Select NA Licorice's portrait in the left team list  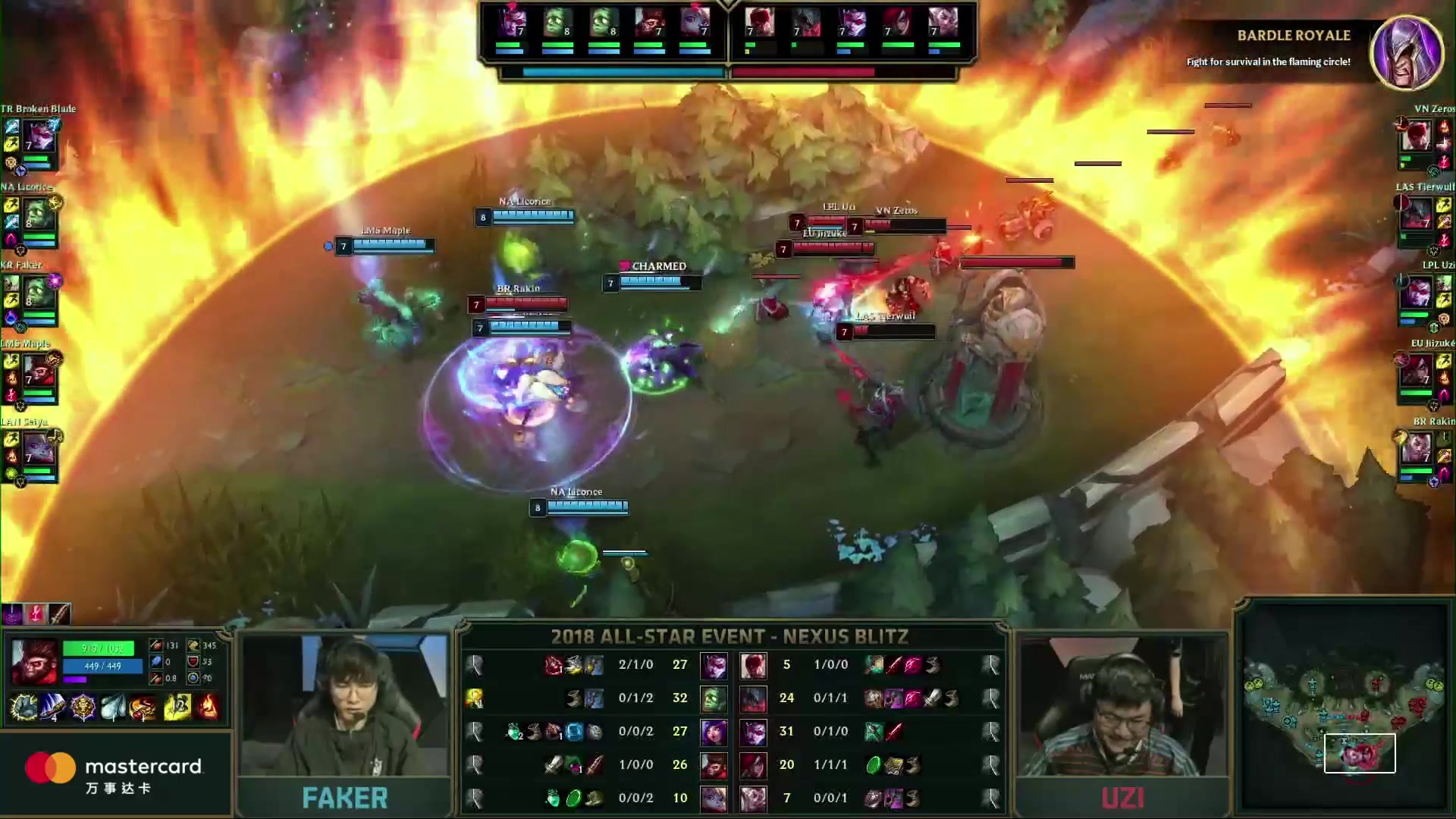pyautogui.click(x=39, y=215)
